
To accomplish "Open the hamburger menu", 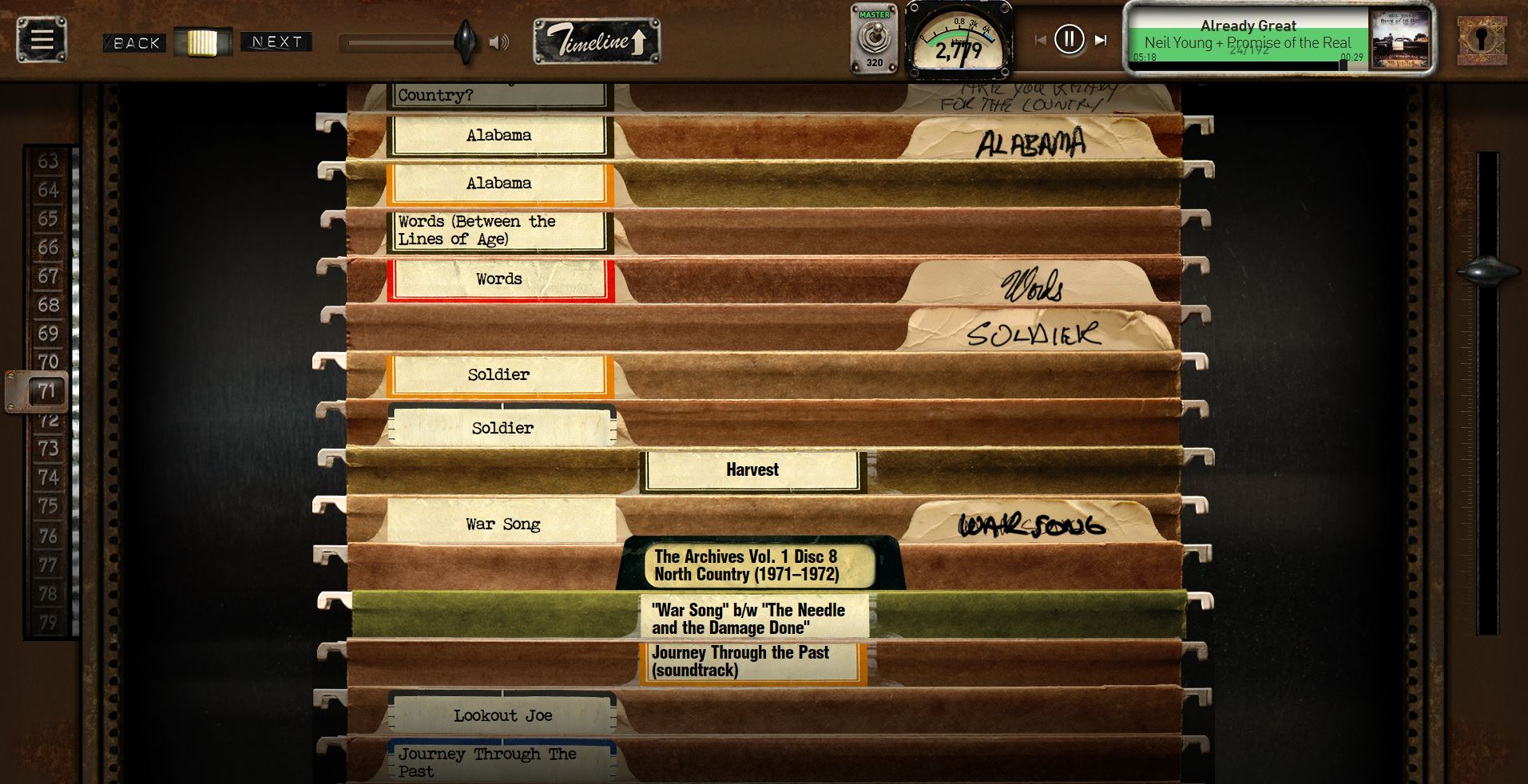I will point(42,40).
